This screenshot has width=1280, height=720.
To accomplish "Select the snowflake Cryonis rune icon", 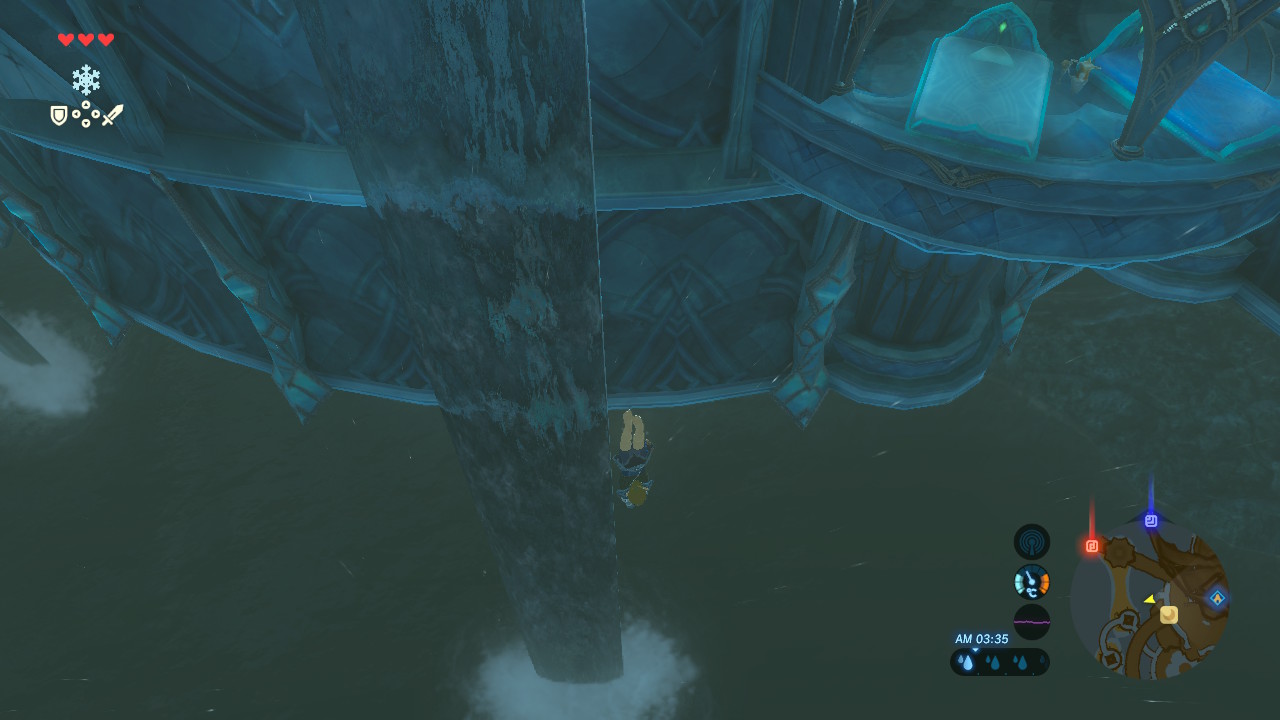I will pos(86,80).
